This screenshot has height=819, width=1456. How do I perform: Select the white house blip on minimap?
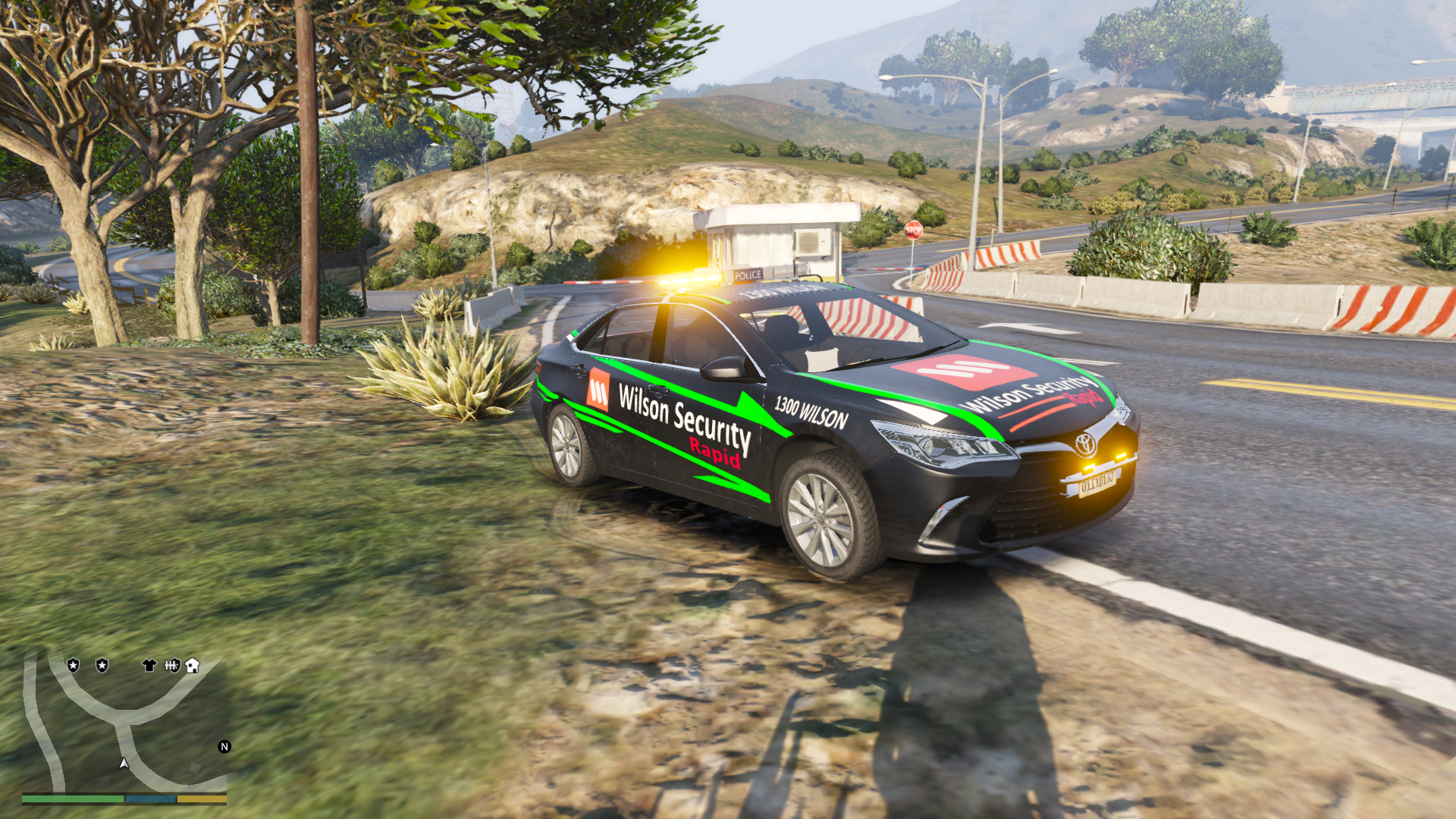click(193, 665)
